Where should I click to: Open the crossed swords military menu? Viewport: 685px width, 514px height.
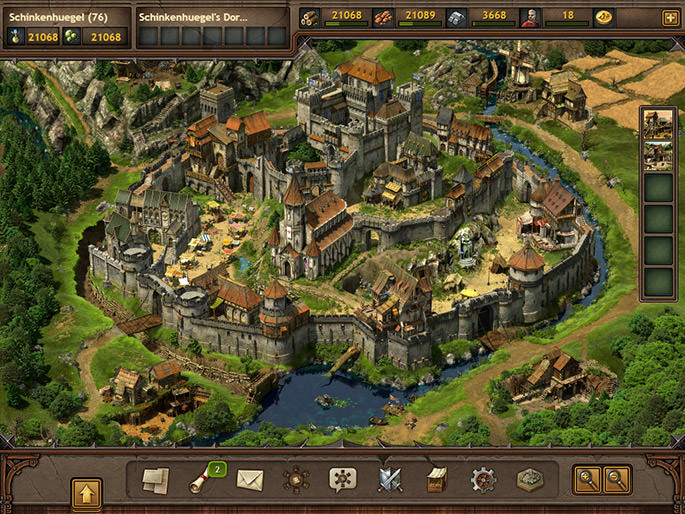point(389,480)
